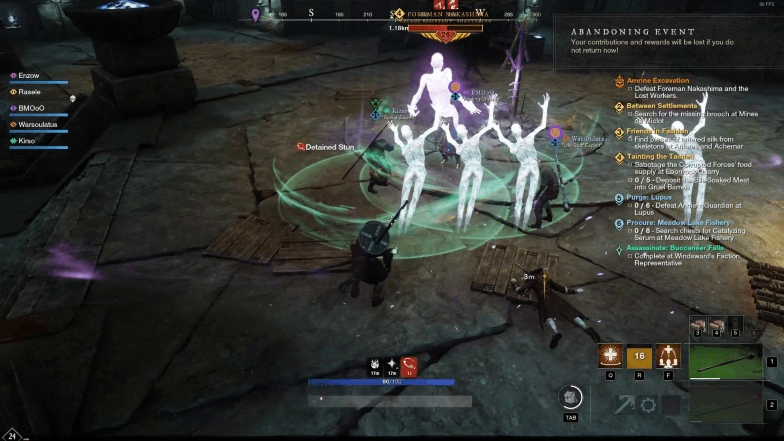This screenshot has width=784, height=441.
Task: Use the food item in quickslot 4
Action: click(x=716, y=324)
